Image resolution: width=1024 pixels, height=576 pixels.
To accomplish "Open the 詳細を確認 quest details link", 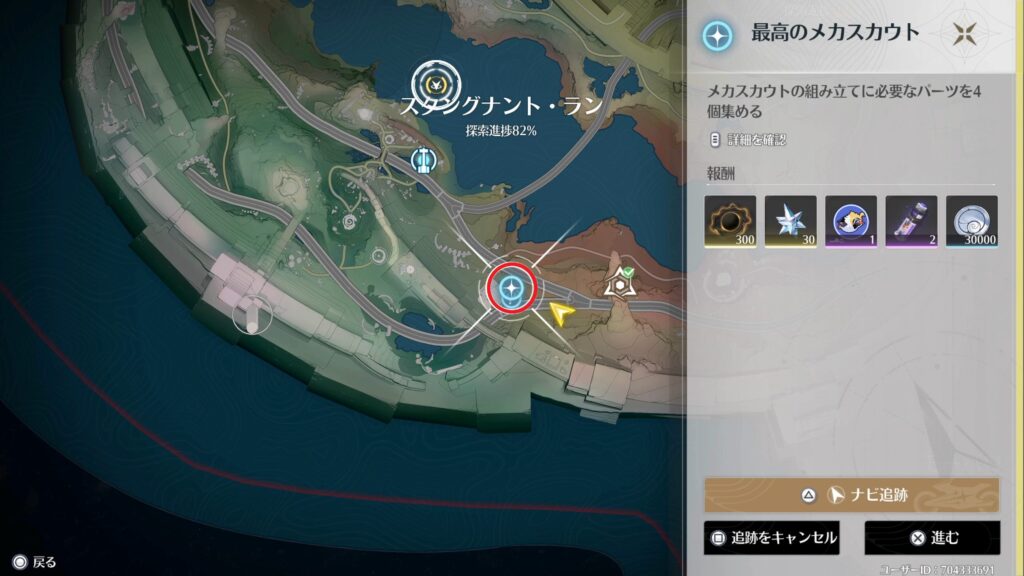I will click(x=747, y=139).
